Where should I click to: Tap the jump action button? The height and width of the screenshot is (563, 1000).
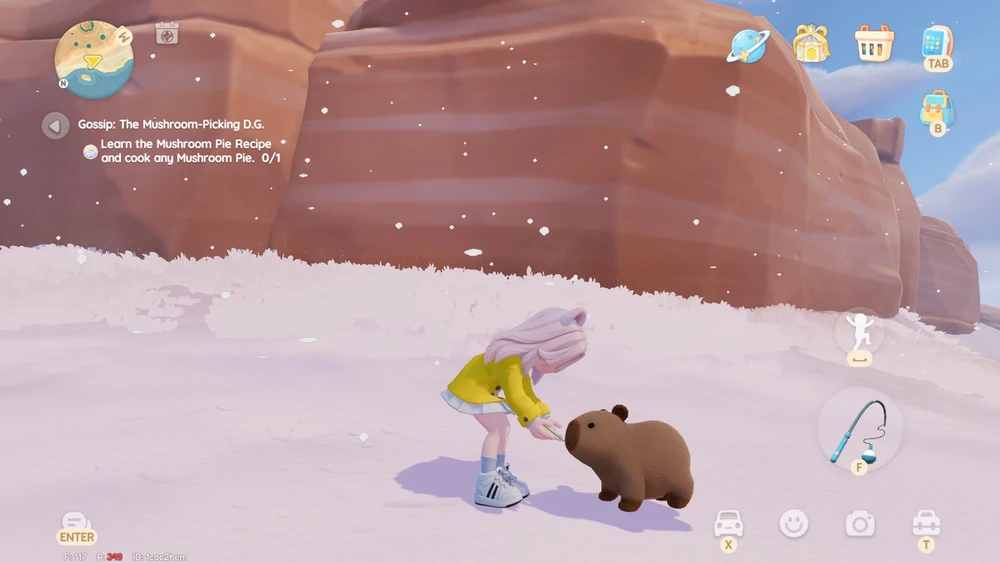tap(859, 331)
